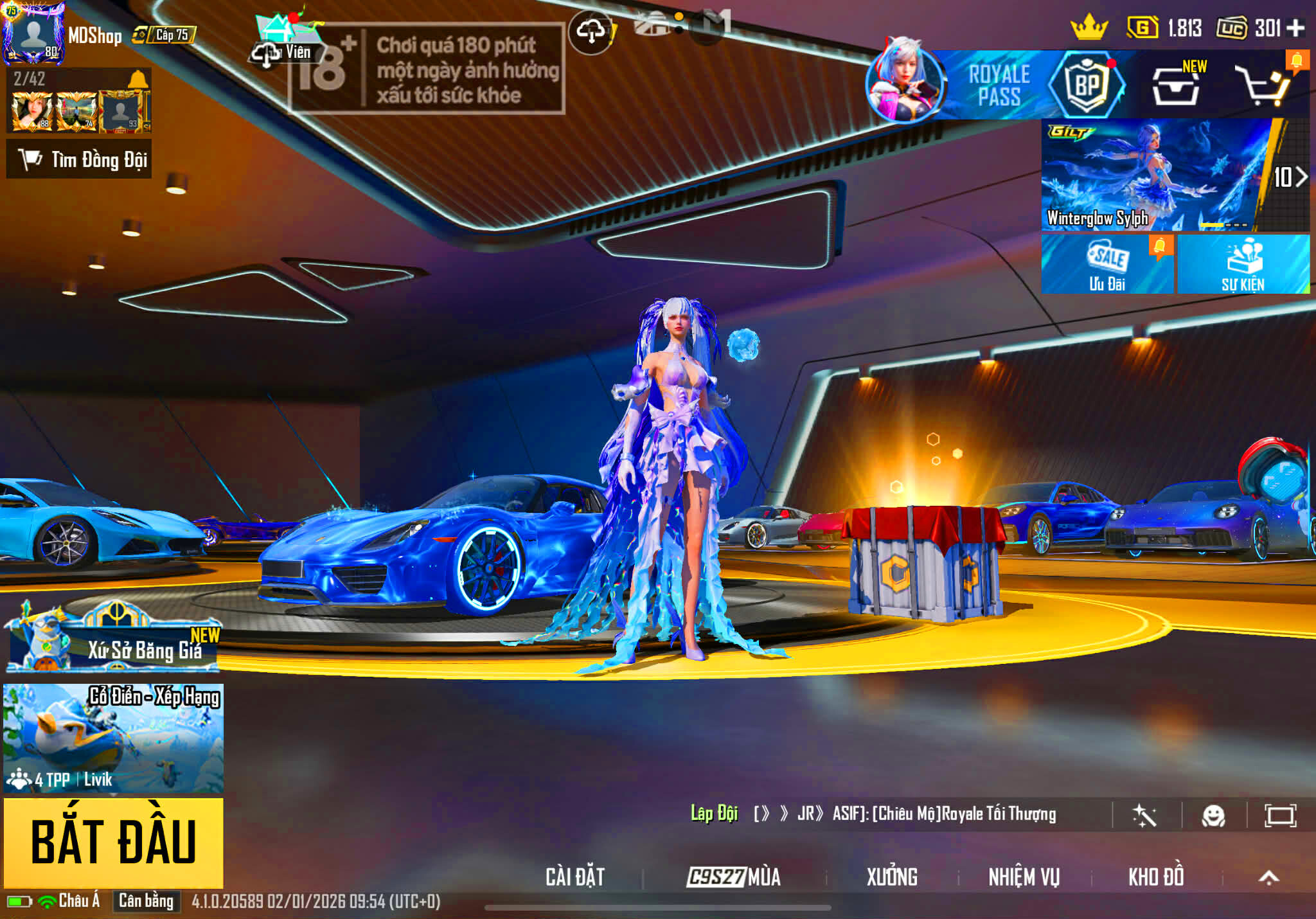
Task: Open the shopping cart shop icon
Action: [x=1263, y=86]
